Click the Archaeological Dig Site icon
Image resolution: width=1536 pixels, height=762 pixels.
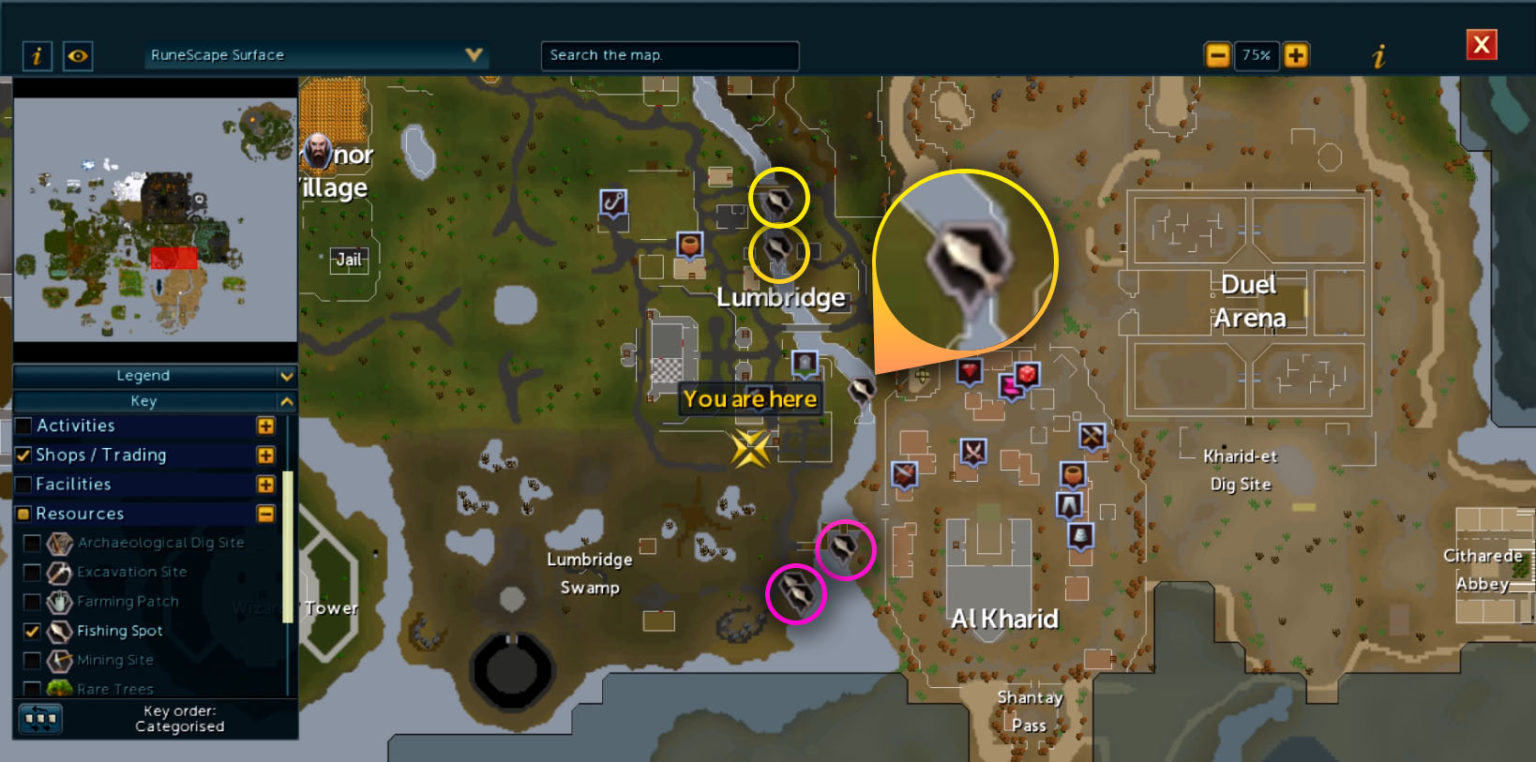click(x=59, y=542)
